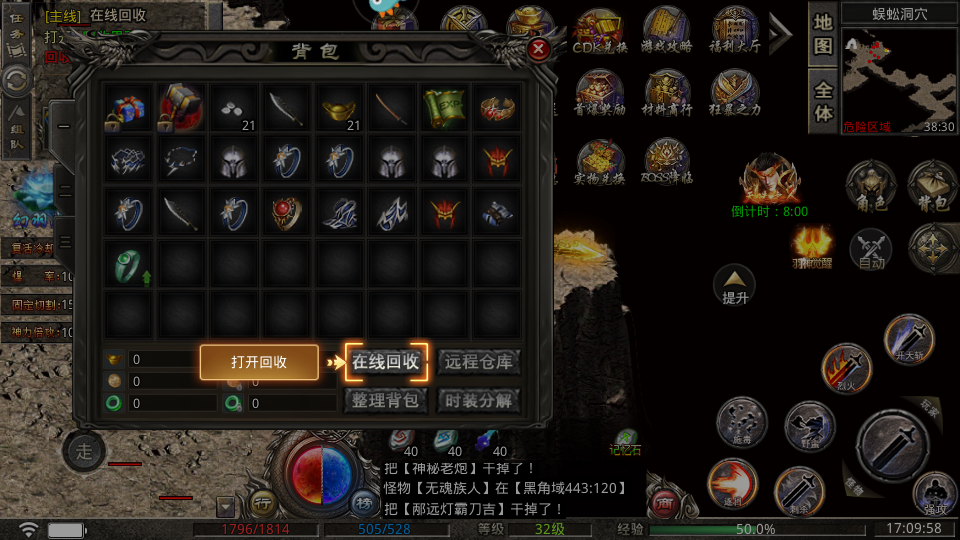Choose the 时装分解 costume dismantle button
The image size is (960, 540).
[x=478, y=401]
